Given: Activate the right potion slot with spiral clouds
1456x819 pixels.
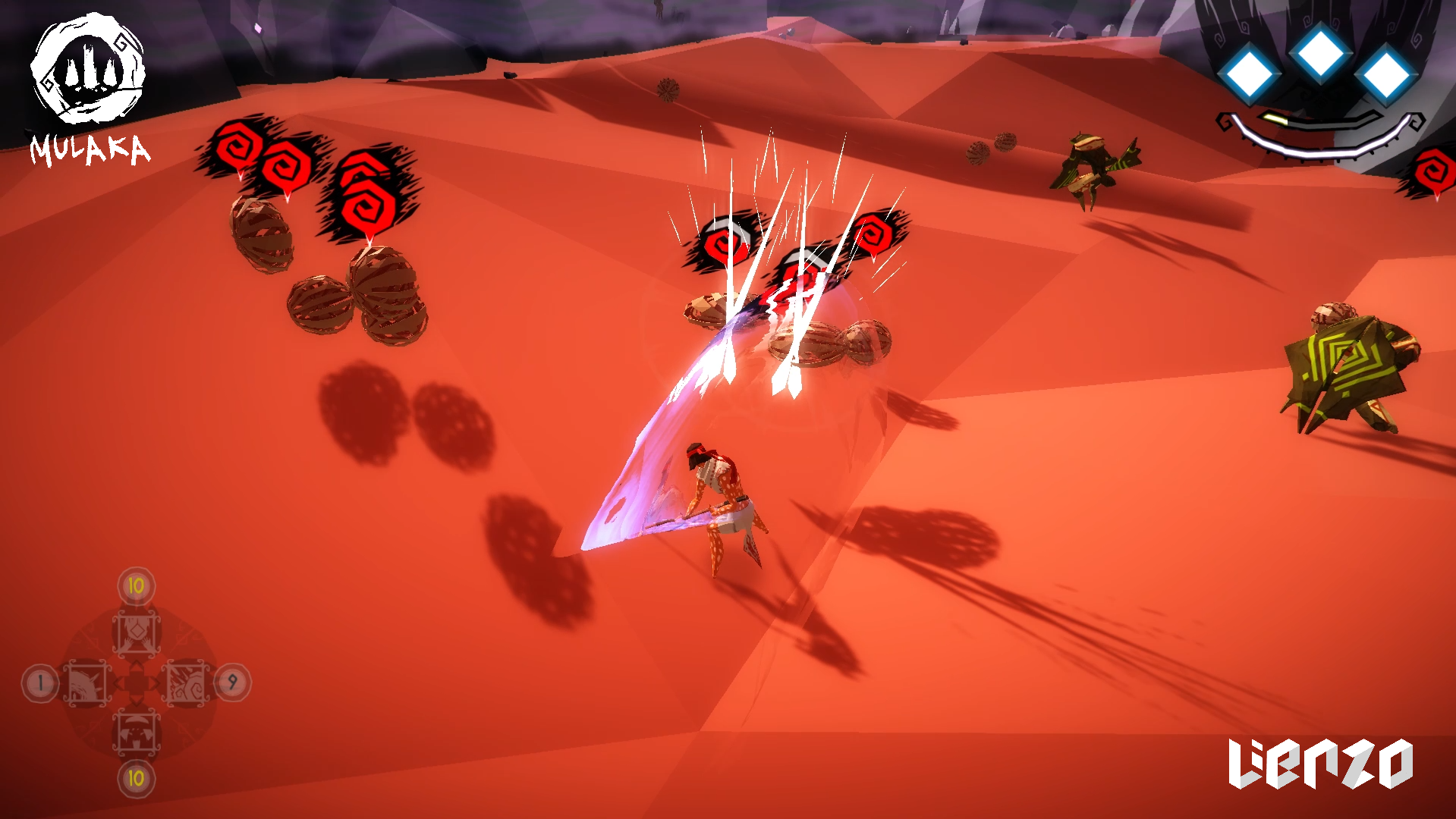Looking at the screenshot, I should coord(186,682).
